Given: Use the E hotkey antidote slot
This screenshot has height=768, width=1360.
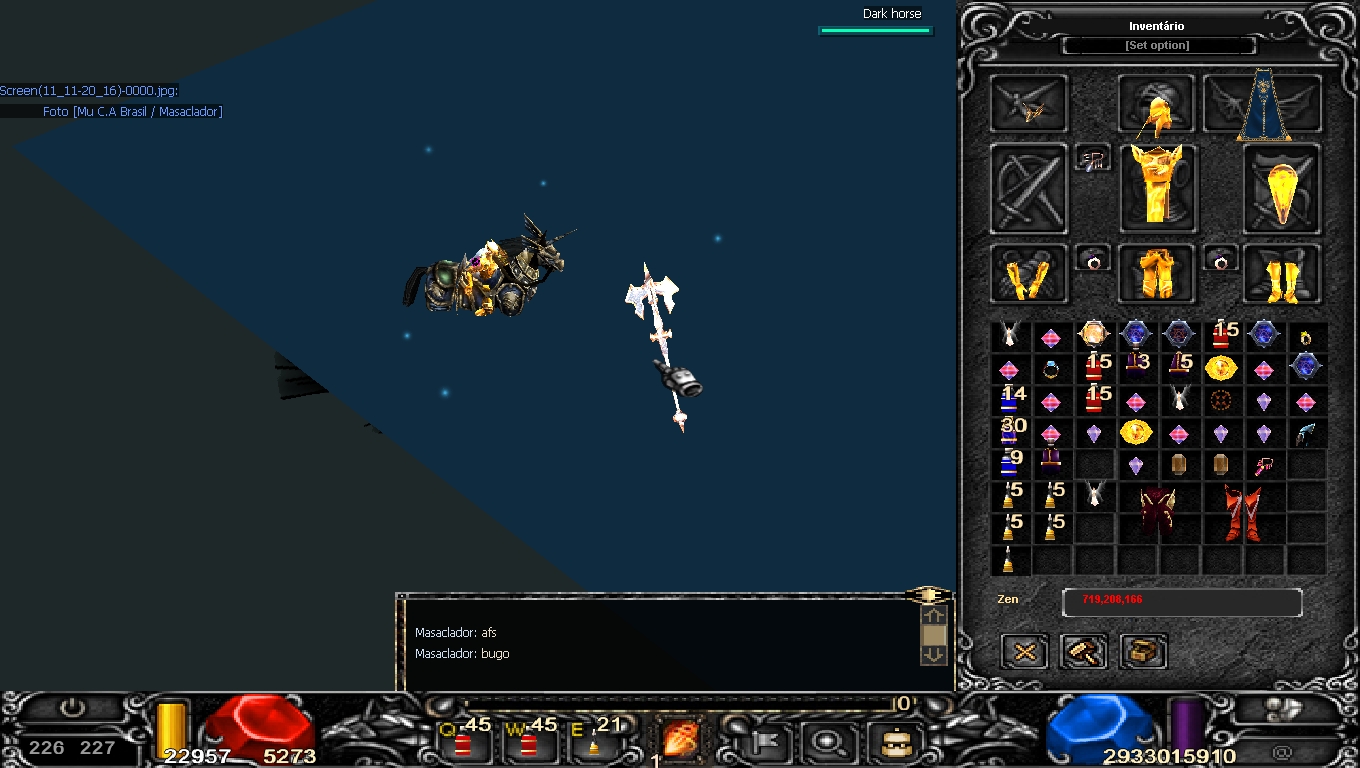Looking at the screenshot, I should 594,741.
